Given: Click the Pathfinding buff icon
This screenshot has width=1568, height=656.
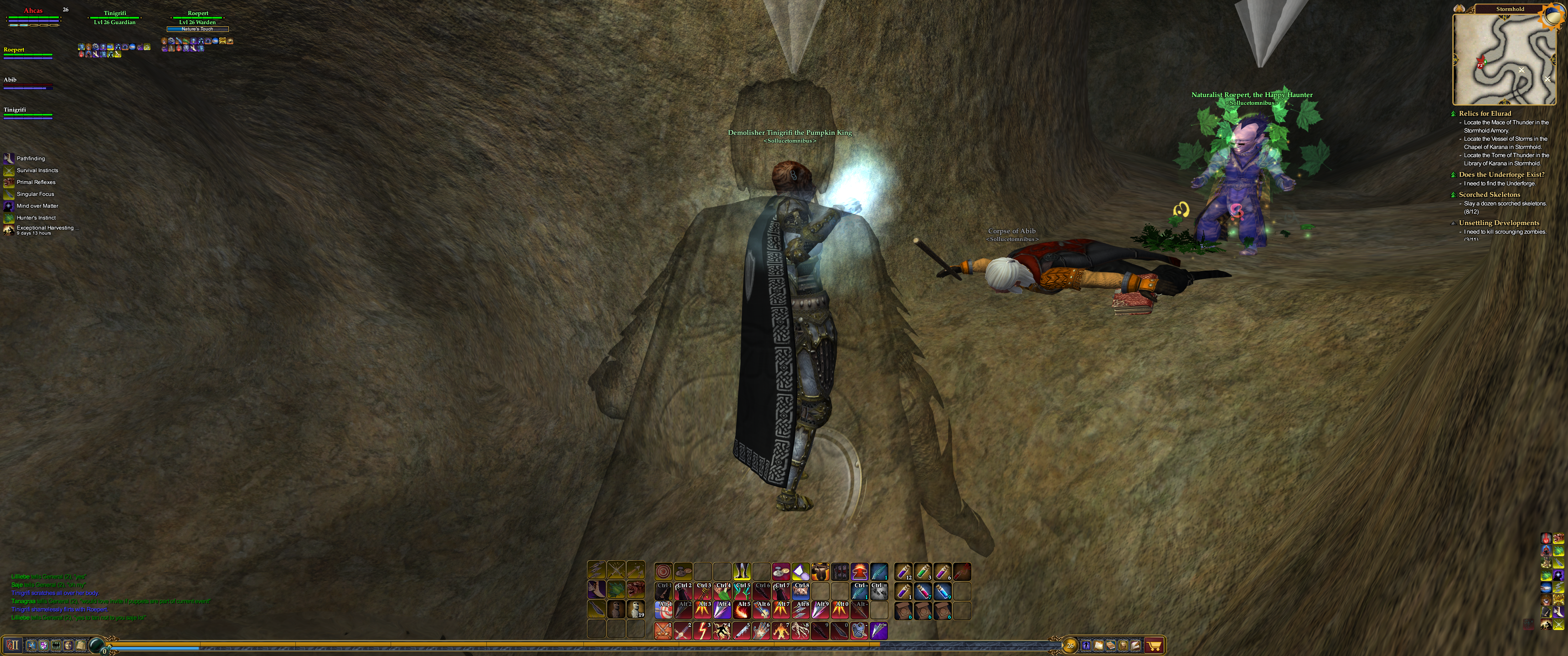Looking at the screenshot, I should click(9, 158).
